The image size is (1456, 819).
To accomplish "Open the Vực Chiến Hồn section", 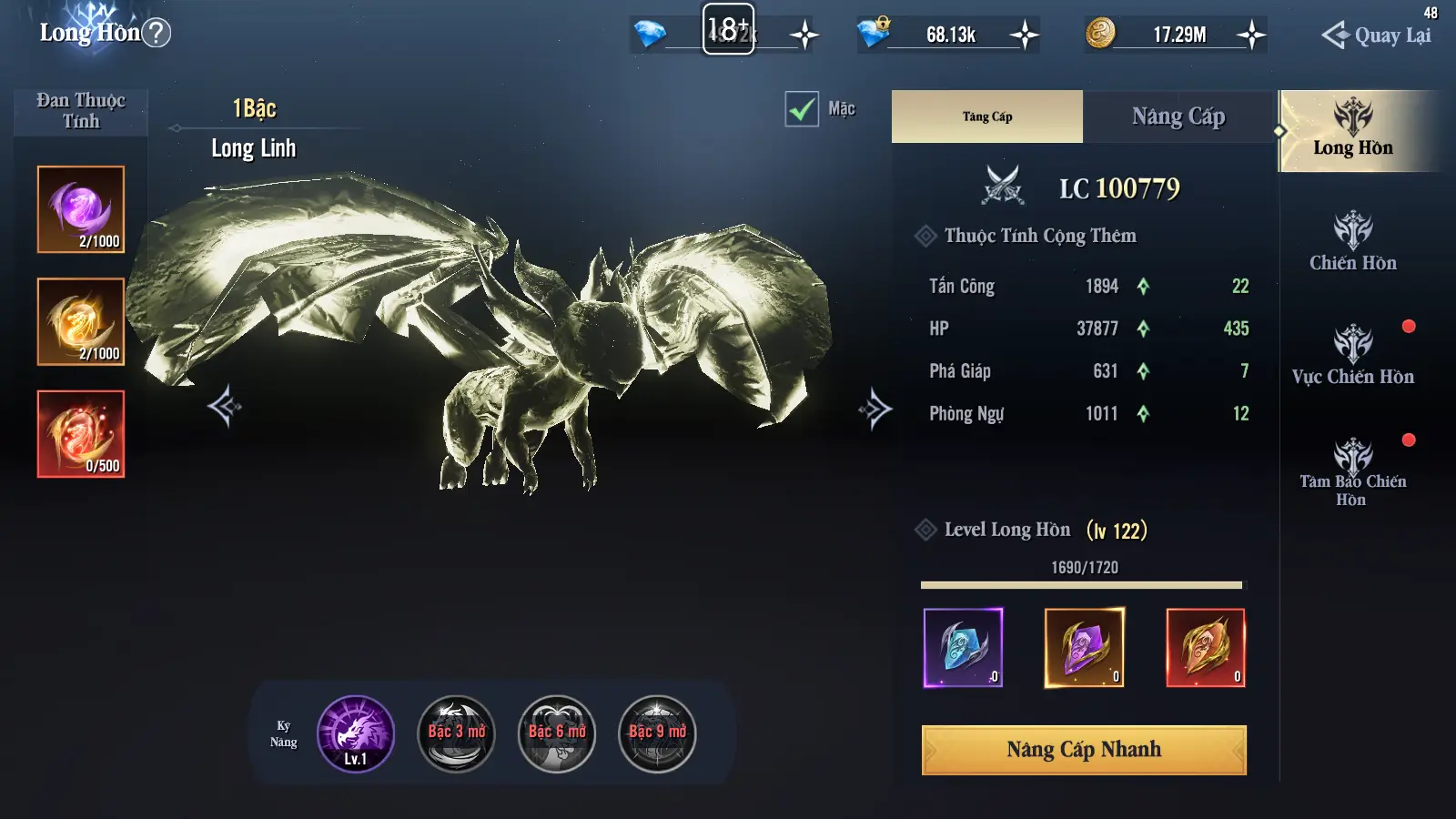I will (1352, 357).
